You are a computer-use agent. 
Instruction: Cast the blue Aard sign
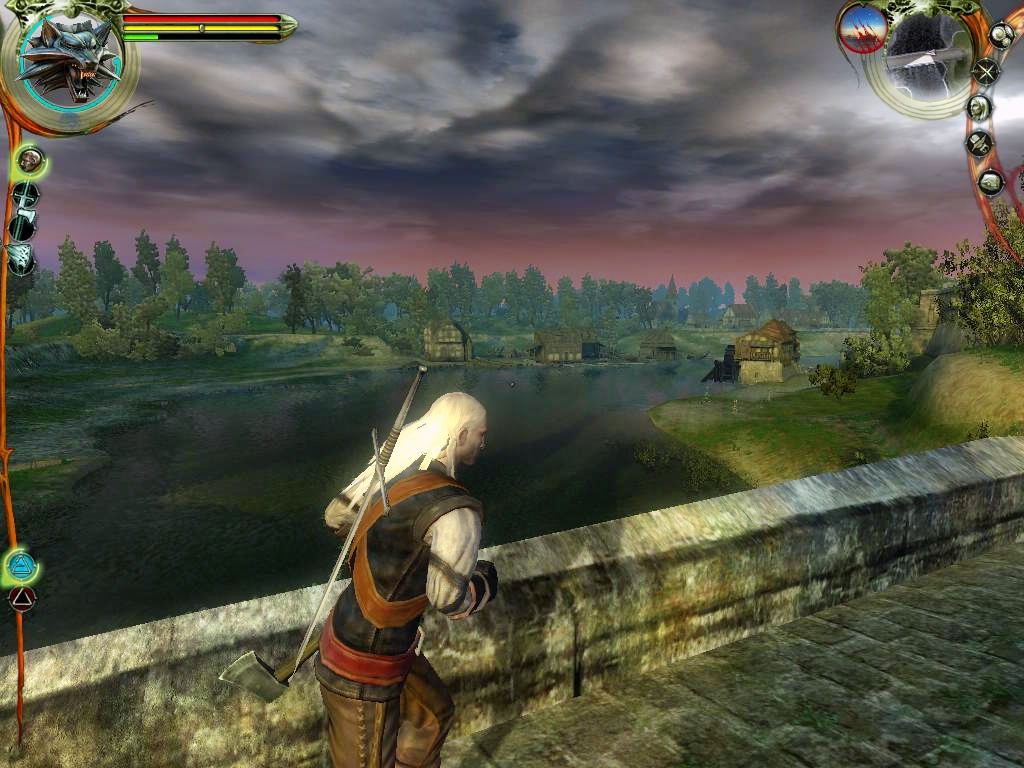[x=20, y=567]
